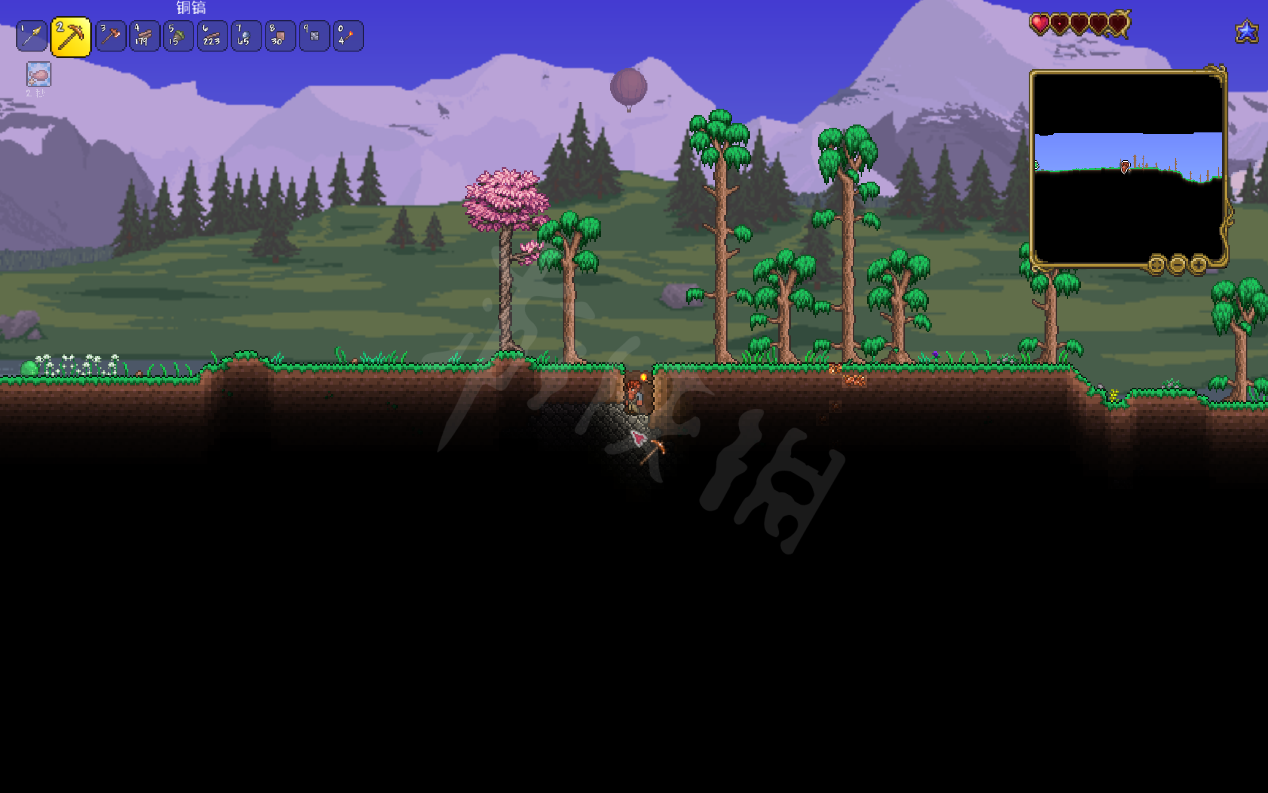Zoom out the minimap with the minus button
This screenshot has width=1268, height=793.
pos(1177,265)
